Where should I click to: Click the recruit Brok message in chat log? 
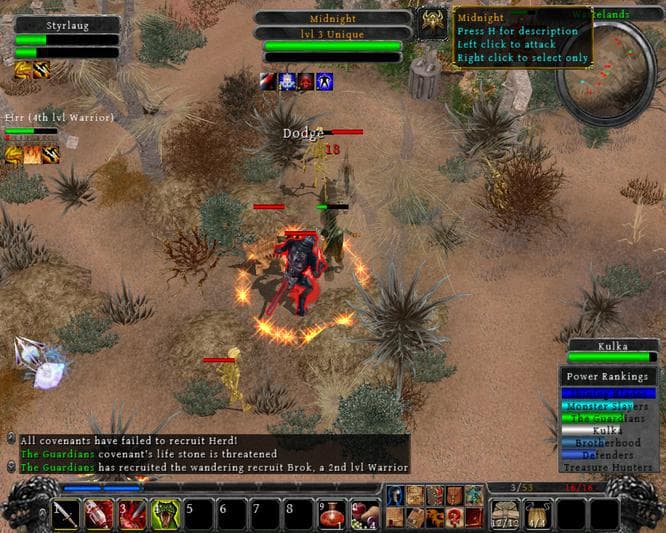click(213, 467)
